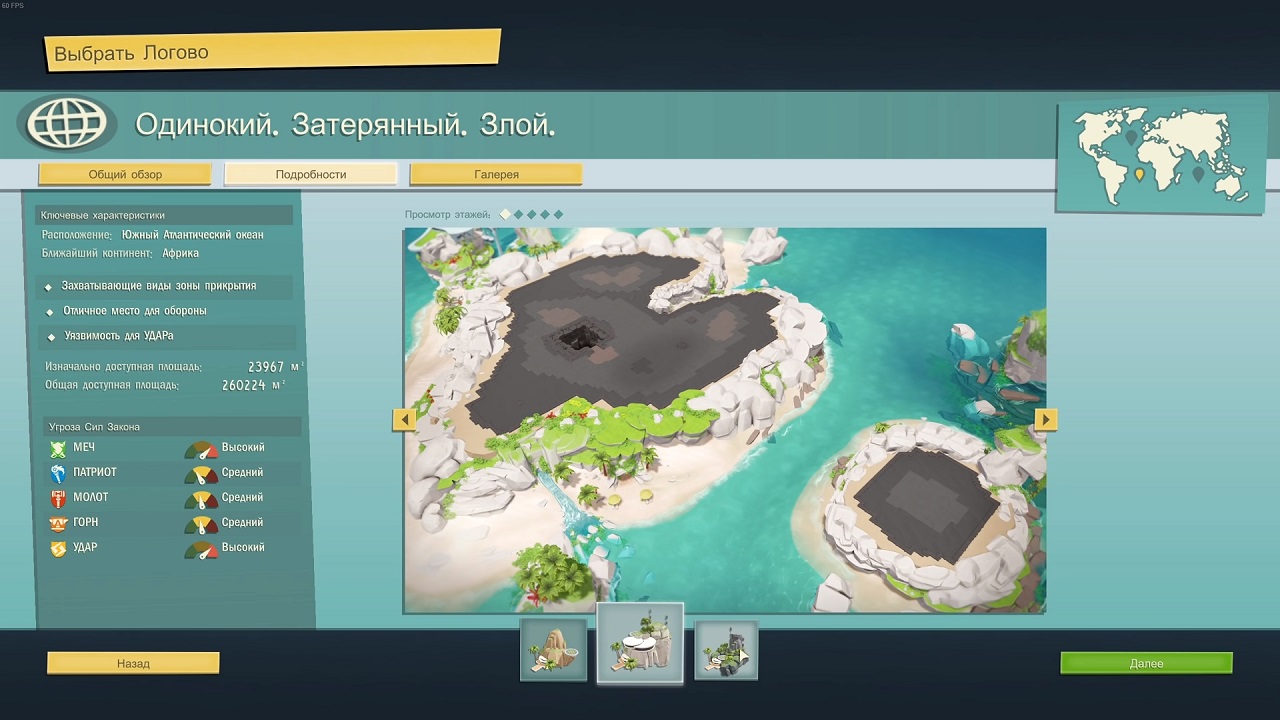Pick the dark gray rock island thumbnail
The image size is (1280, 720).
[x=726, y=650]
